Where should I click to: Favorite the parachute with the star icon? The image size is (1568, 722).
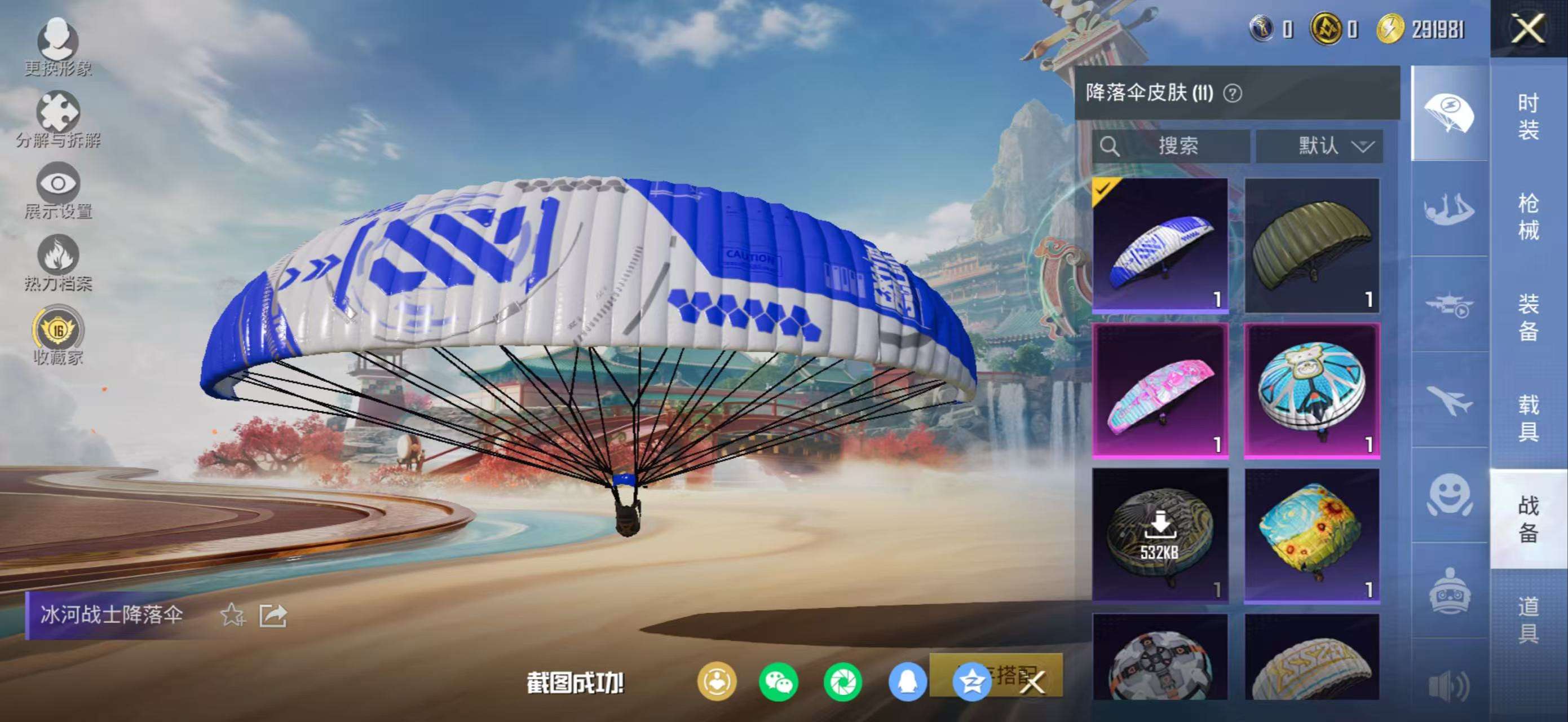point(232,615)
